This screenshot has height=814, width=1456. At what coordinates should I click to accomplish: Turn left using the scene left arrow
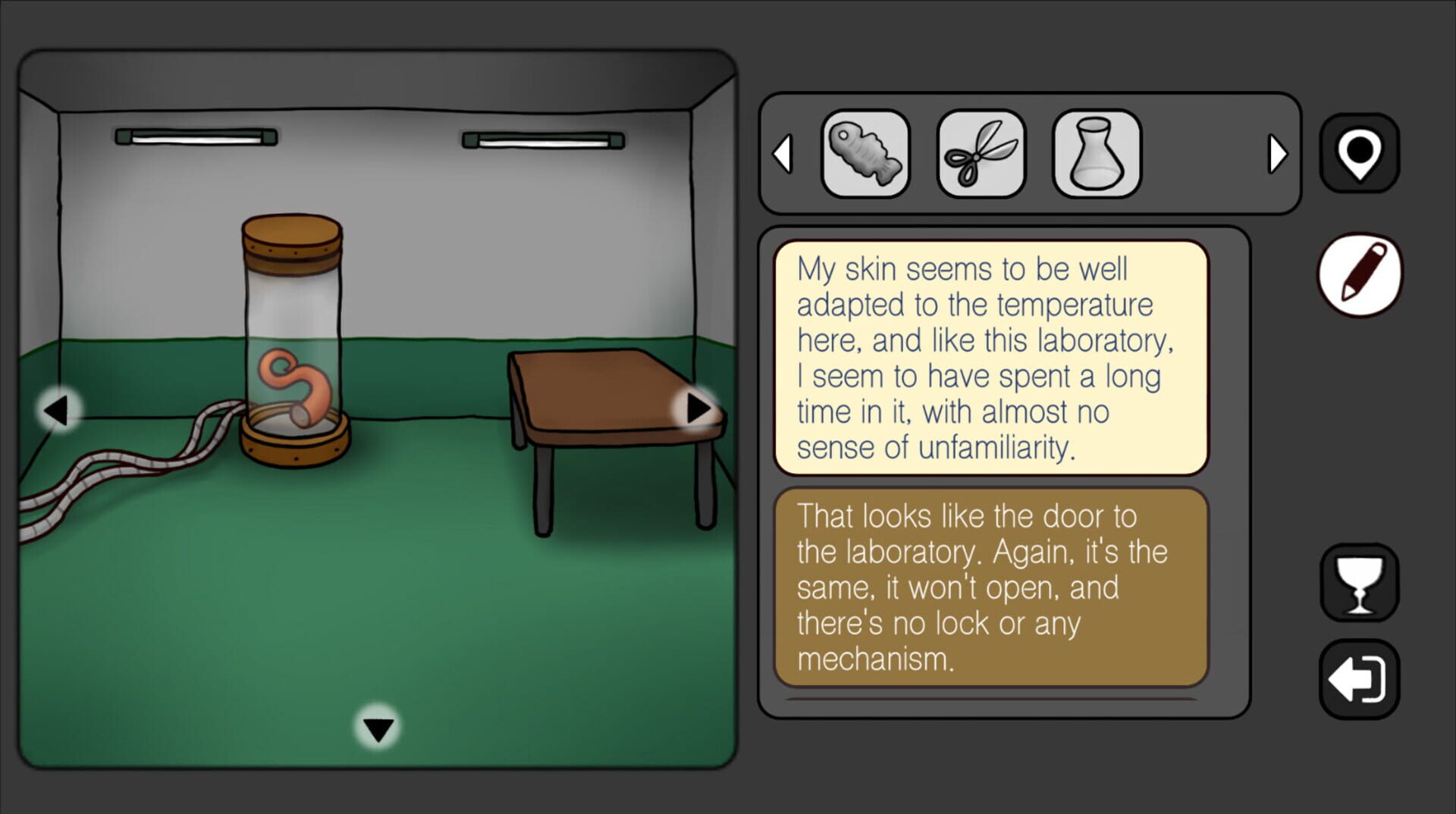point(57,409)
